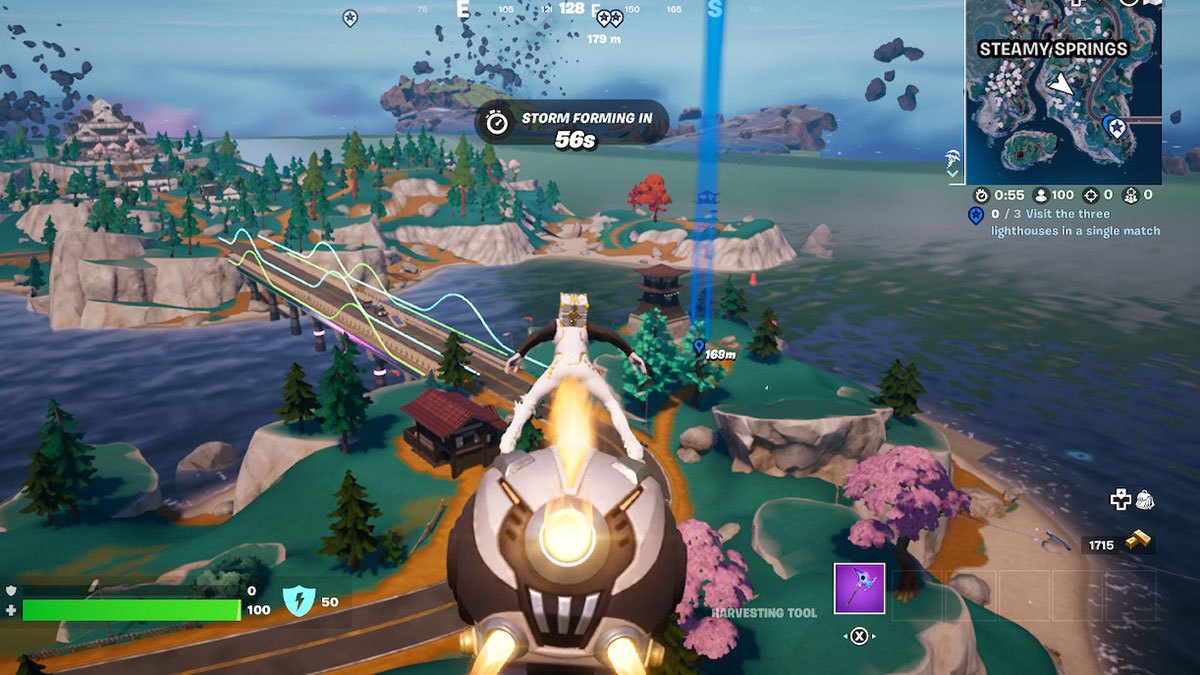
Task: Select the 169m lighthouse waypoint marker
Action: coord(698,346)
